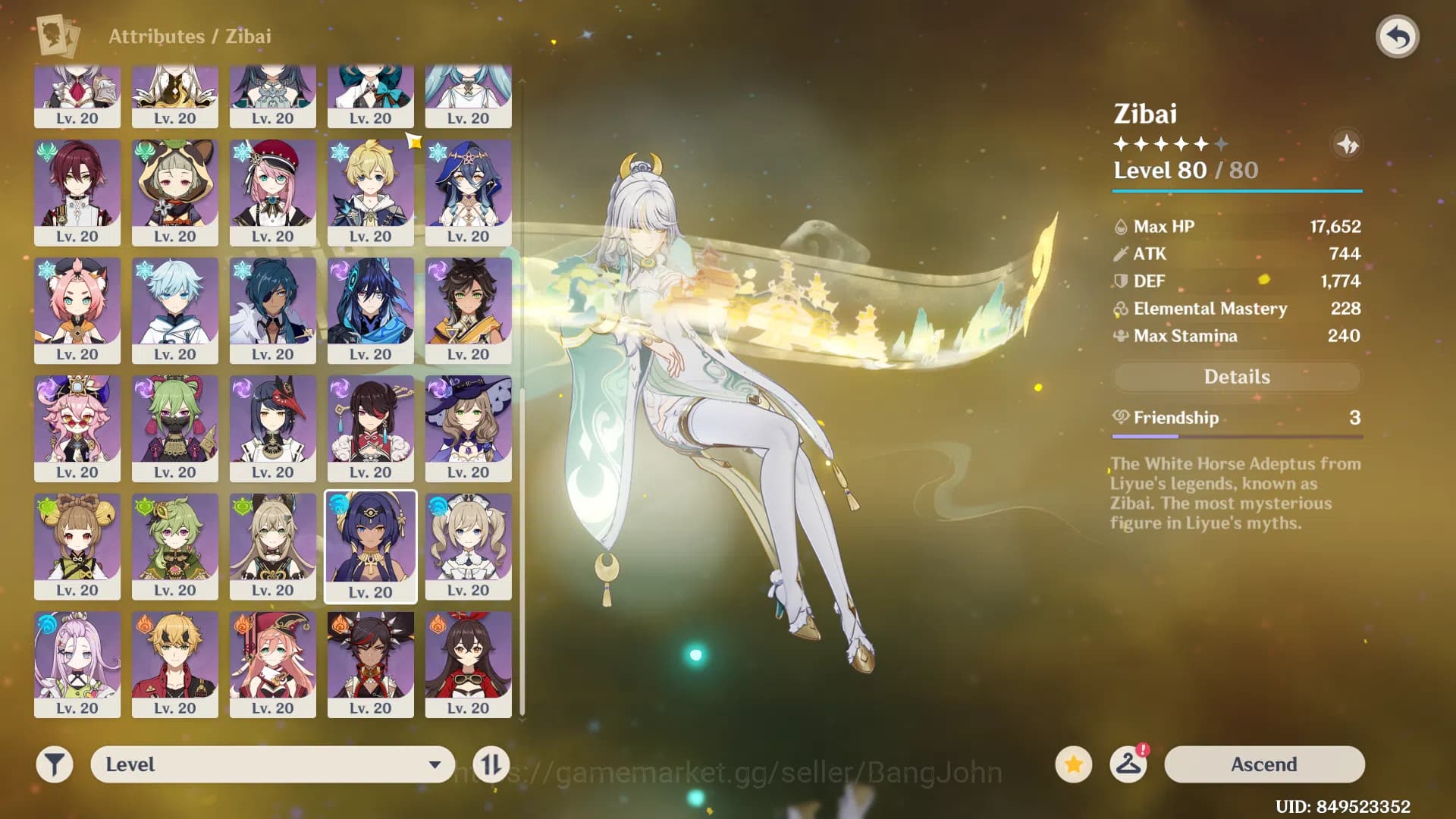The width and height of the screenshot is (1456, 819).
Task: Click the Attributes / Zibai breadcrumb label
Action: click(190, 36)
